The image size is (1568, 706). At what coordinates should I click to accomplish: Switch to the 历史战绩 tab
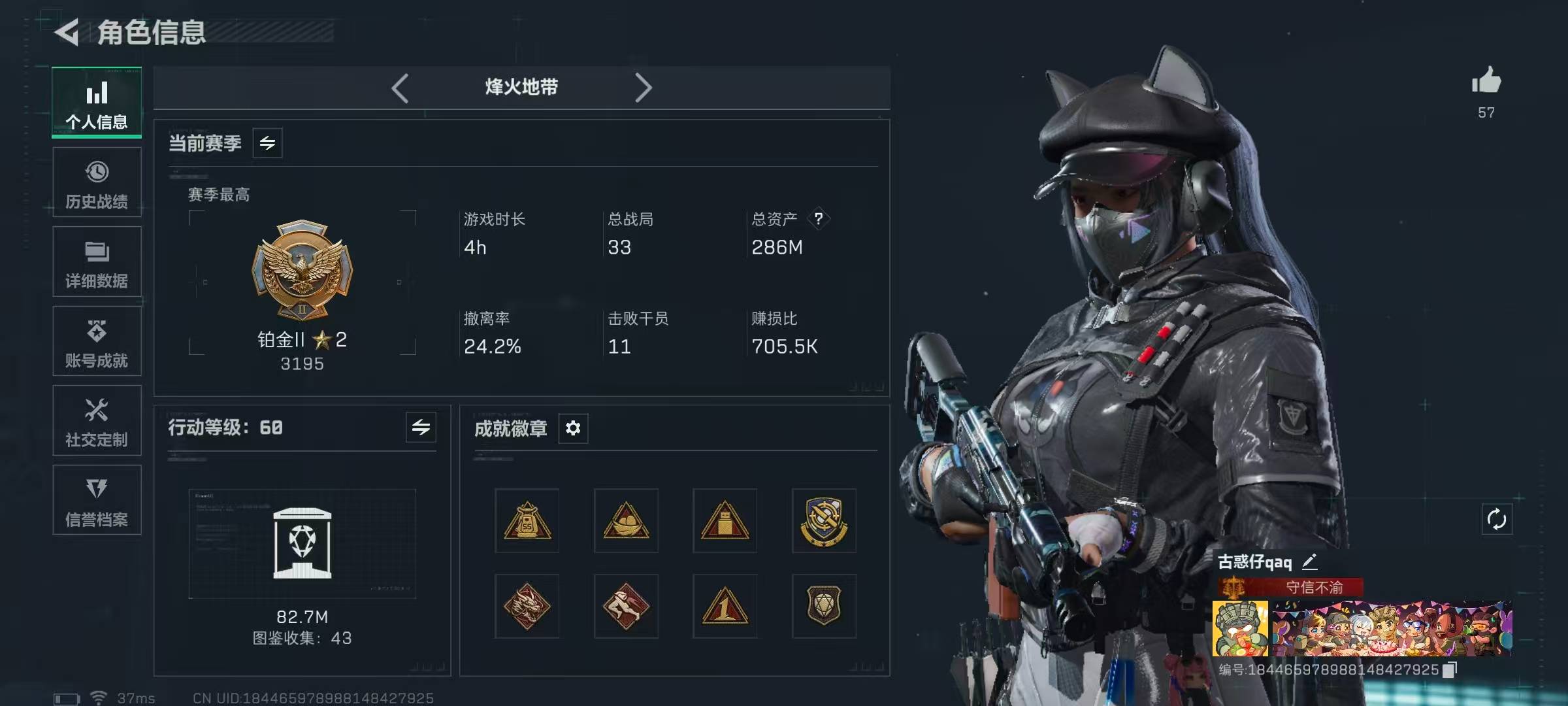coord(97,182)
